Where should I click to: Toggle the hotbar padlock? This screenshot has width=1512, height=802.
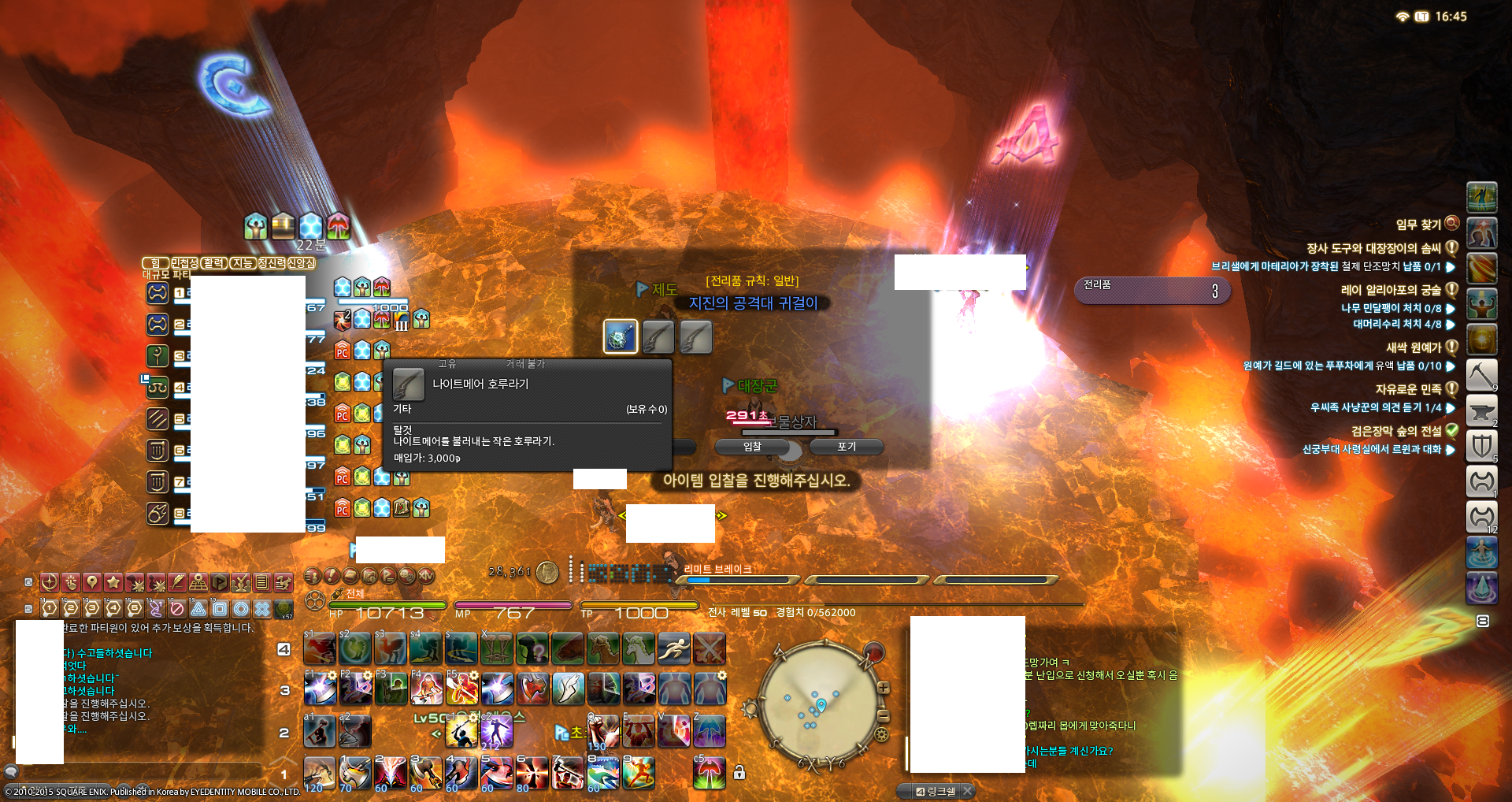point(739,773)
